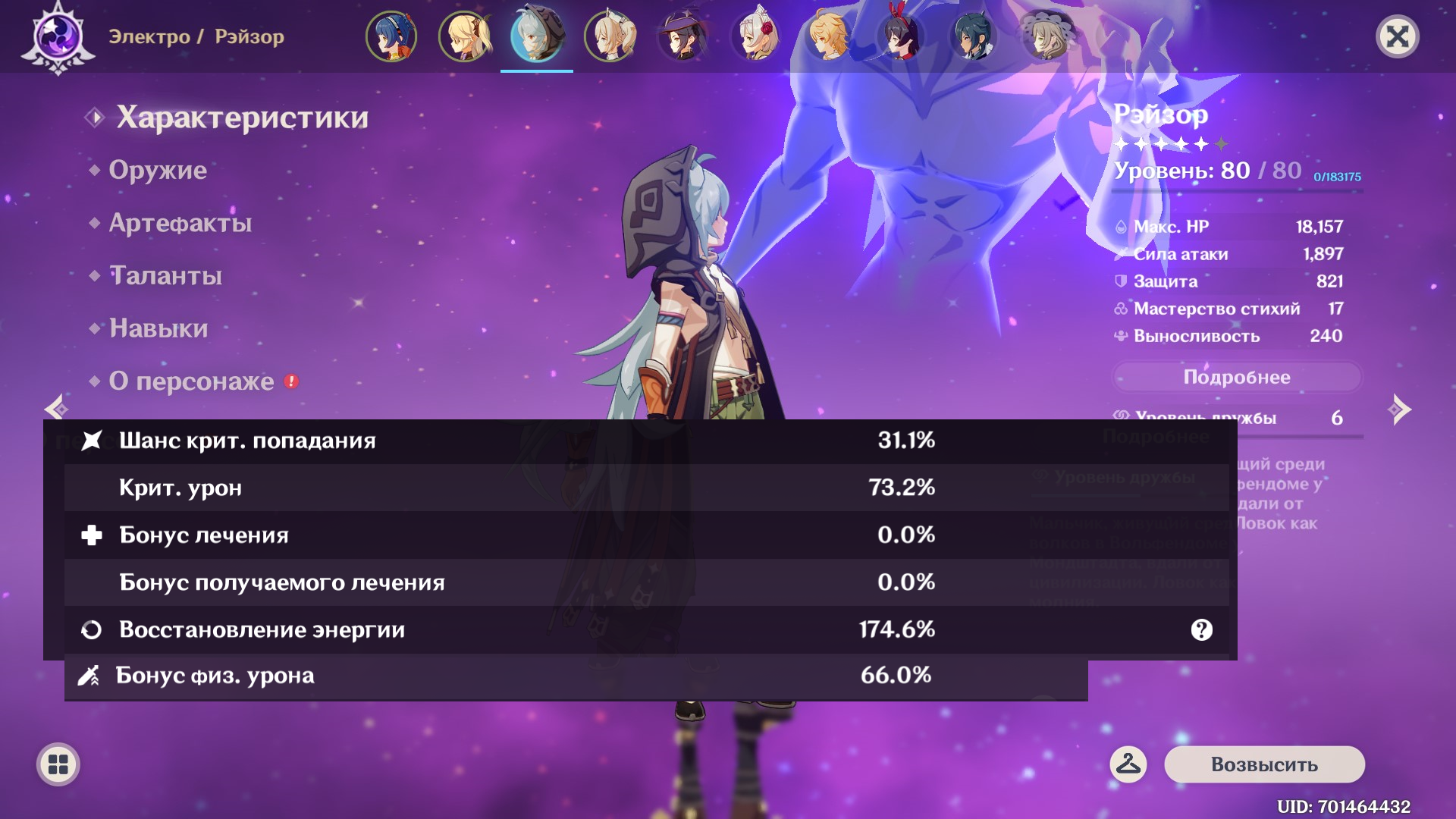This screenshot has height=819, width=1456.
Task: Select the Артефакты menu entry
Action: pos(180,223)
